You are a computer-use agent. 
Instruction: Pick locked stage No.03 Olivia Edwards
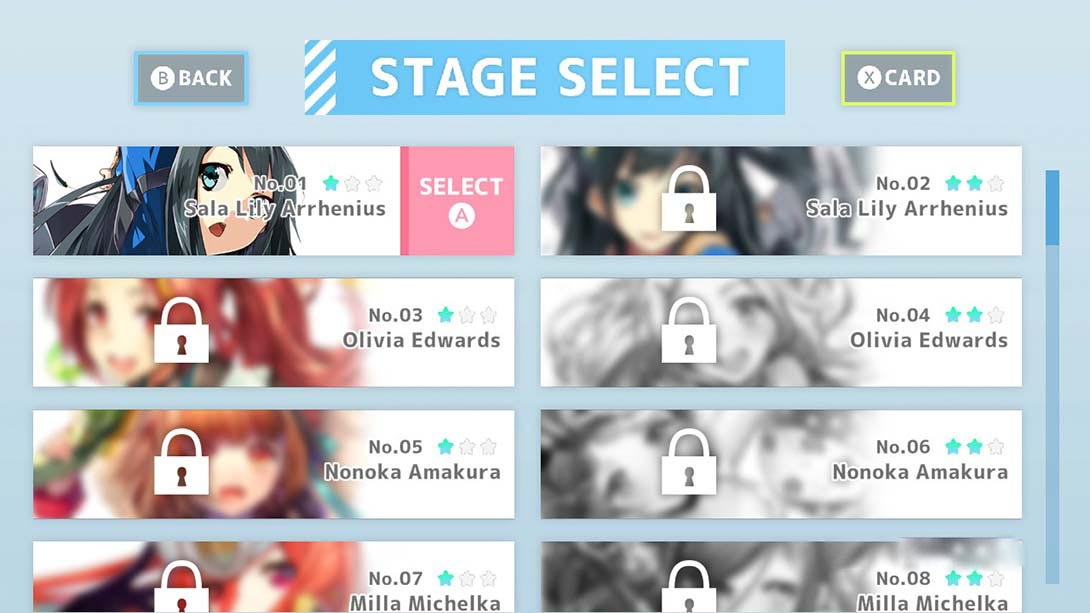(x=273, y=332)
